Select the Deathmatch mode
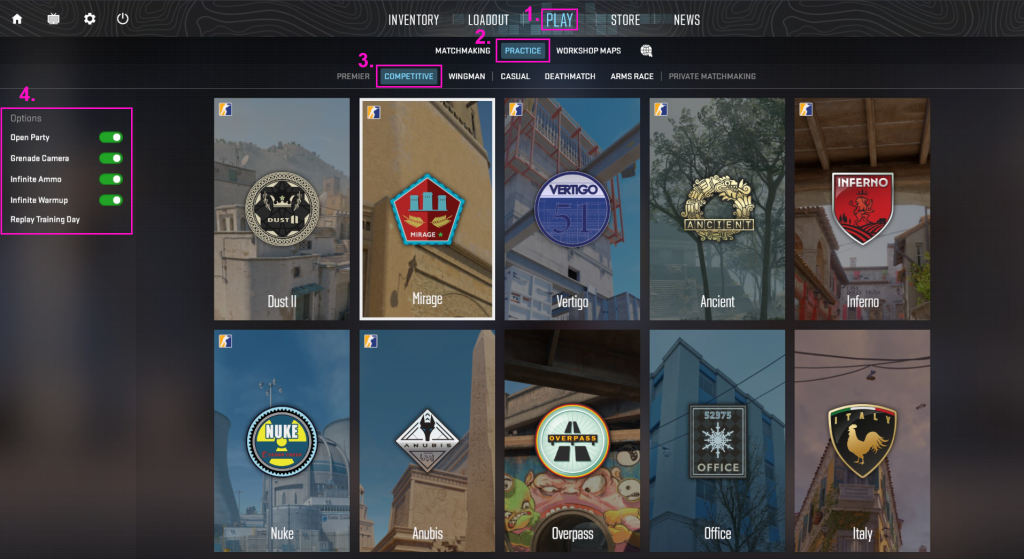Image resolution: width=1024 pixels, height=559 pixels. tap(569, 76)
